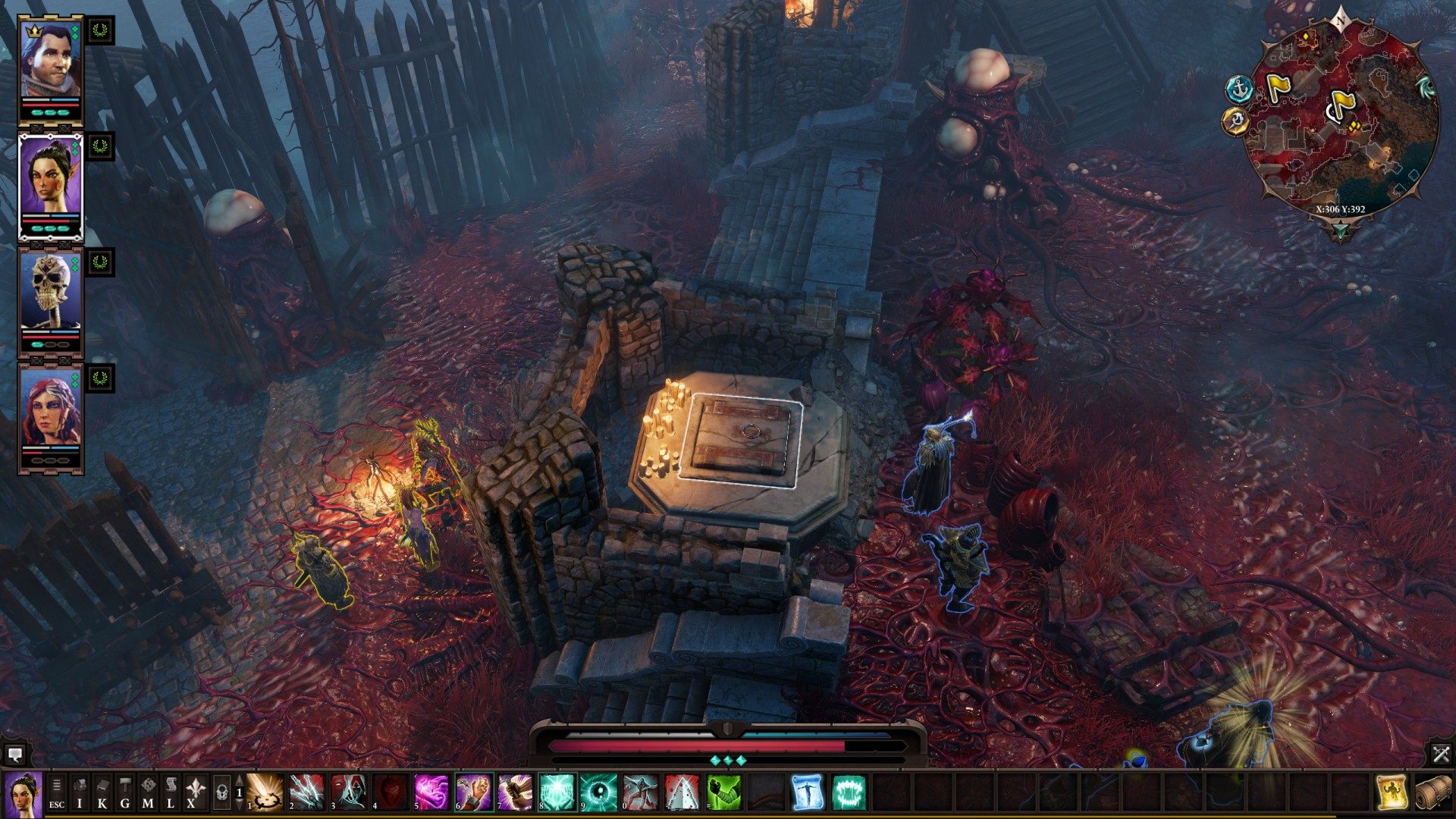1456x819 pixels.
Task: Use the hooded figure skill in slot 3
Action: click(349, 792)
